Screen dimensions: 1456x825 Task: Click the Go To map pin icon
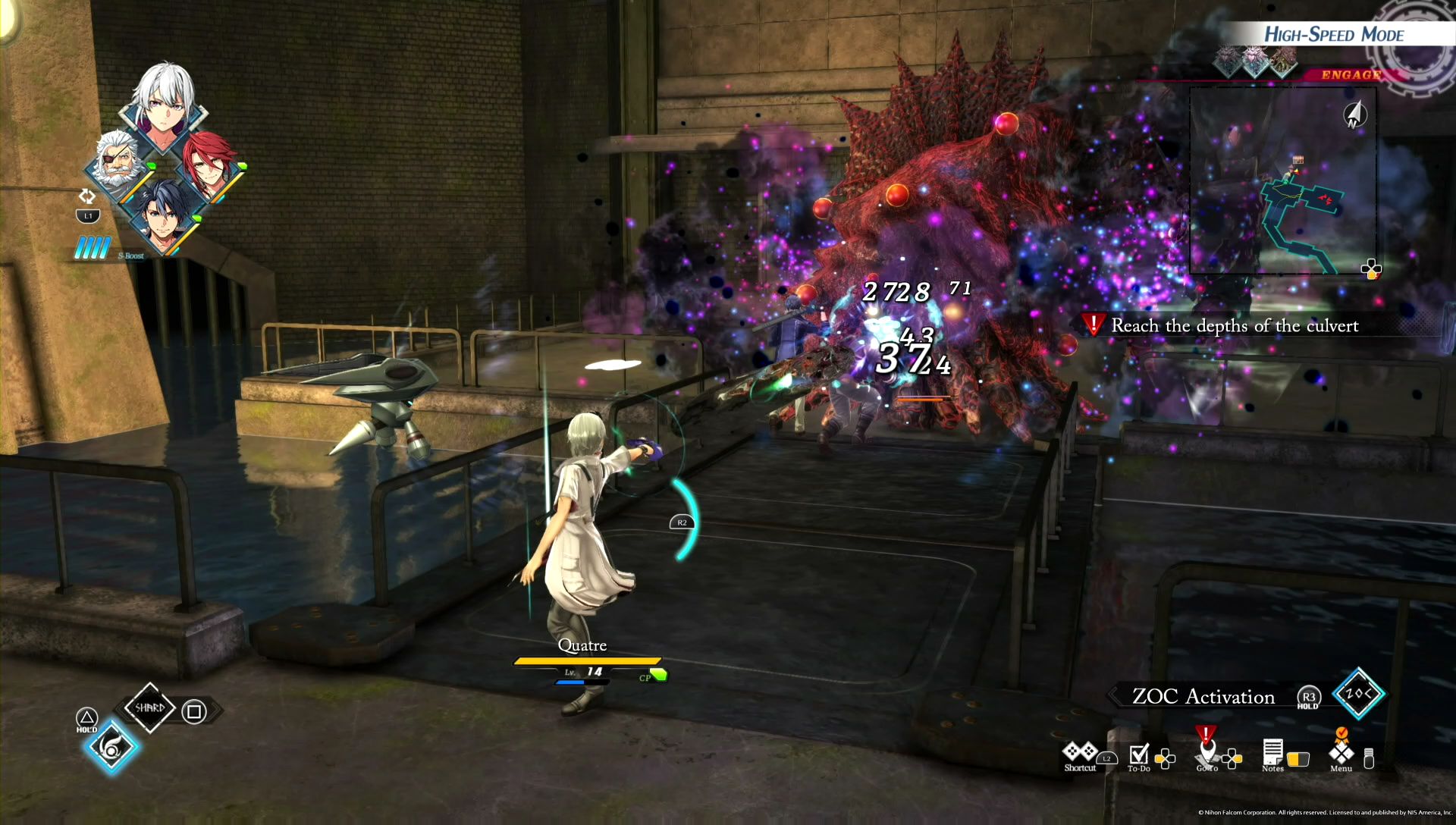click(x=1206, y=752)
